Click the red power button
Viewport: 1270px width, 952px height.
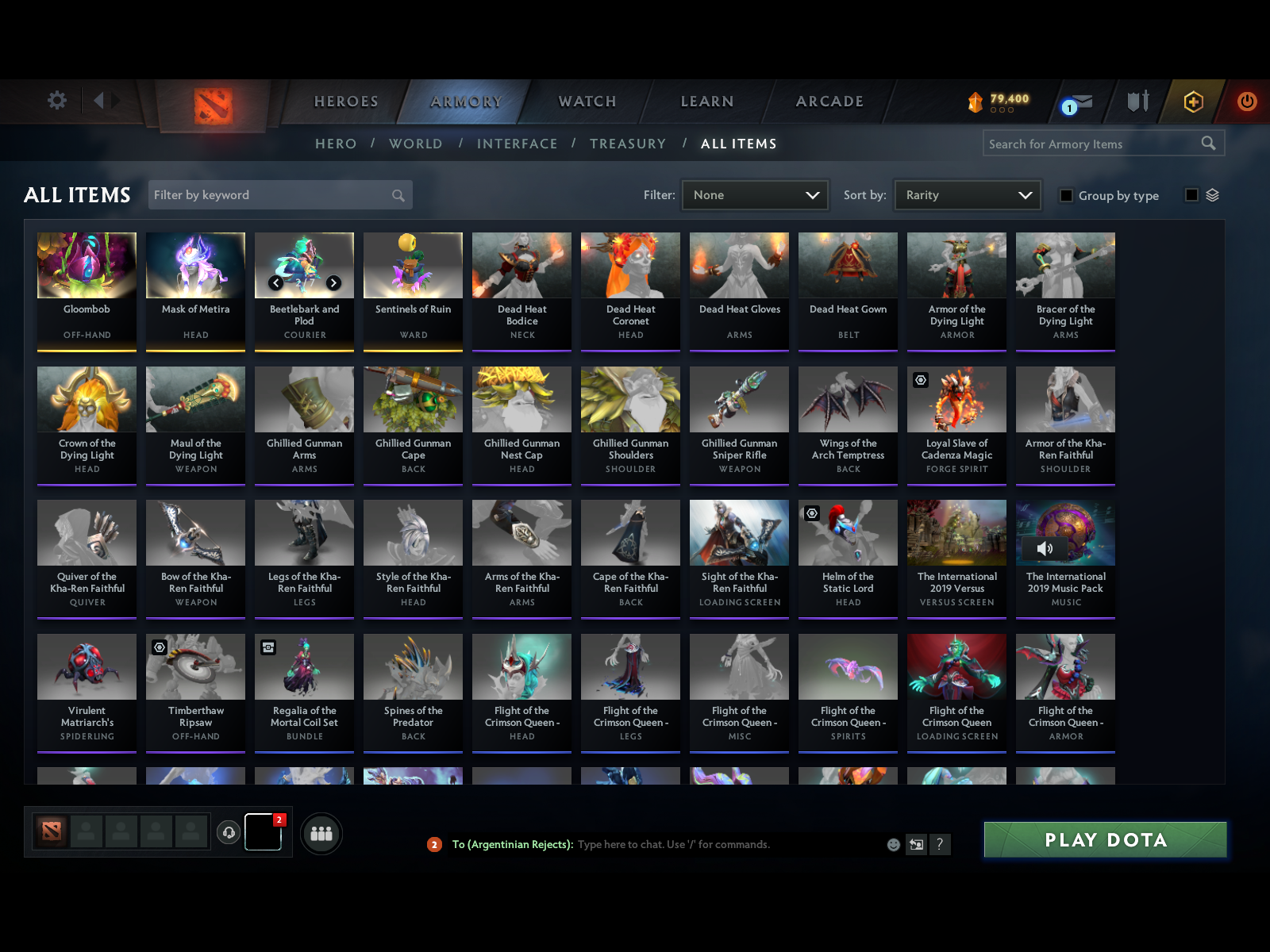(1245, 102)
